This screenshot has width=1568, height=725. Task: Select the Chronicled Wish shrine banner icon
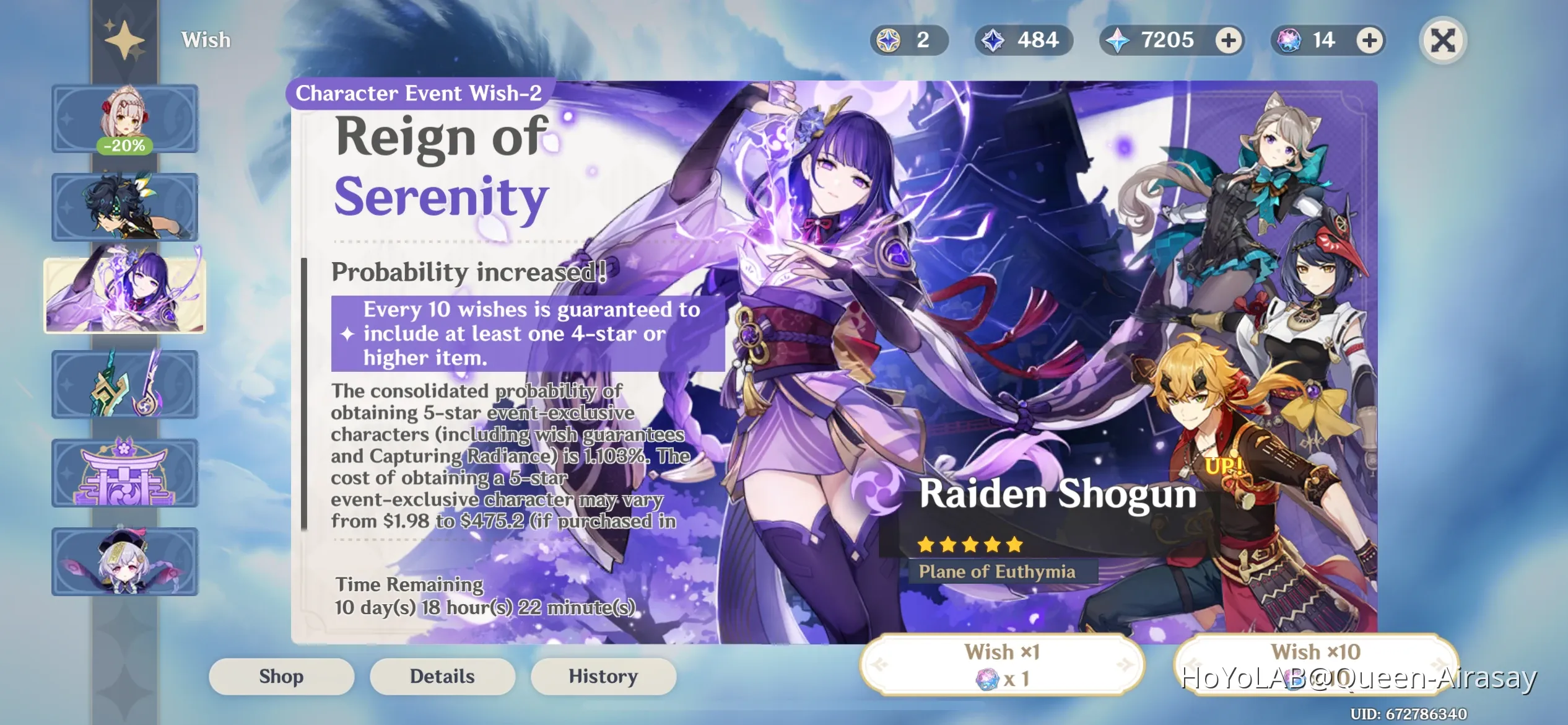pyautogui.click(x=124, y=472)
